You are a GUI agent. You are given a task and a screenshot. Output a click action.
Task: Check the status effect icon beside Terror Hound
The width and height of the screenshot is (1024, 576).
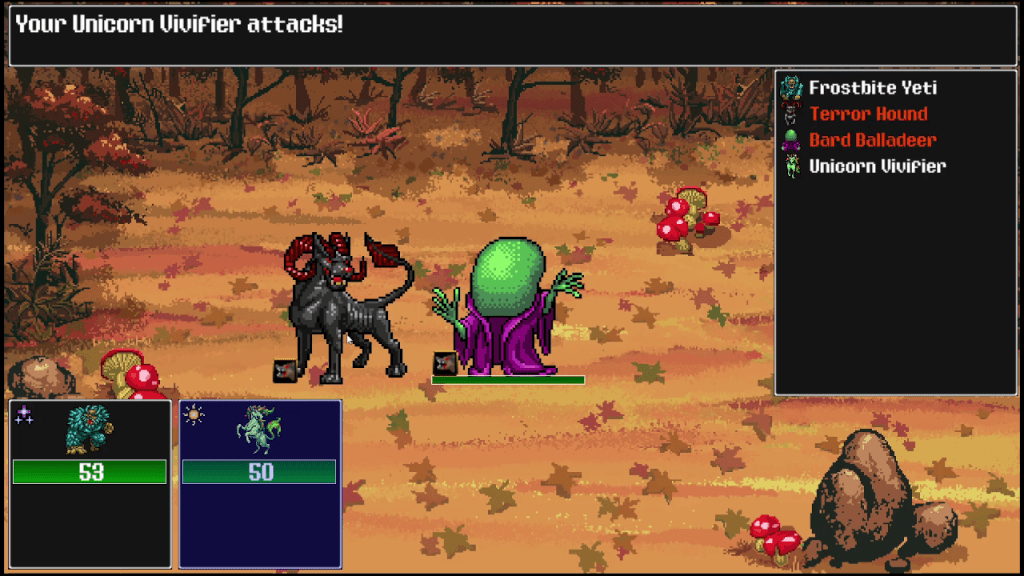tap(284, 371)
